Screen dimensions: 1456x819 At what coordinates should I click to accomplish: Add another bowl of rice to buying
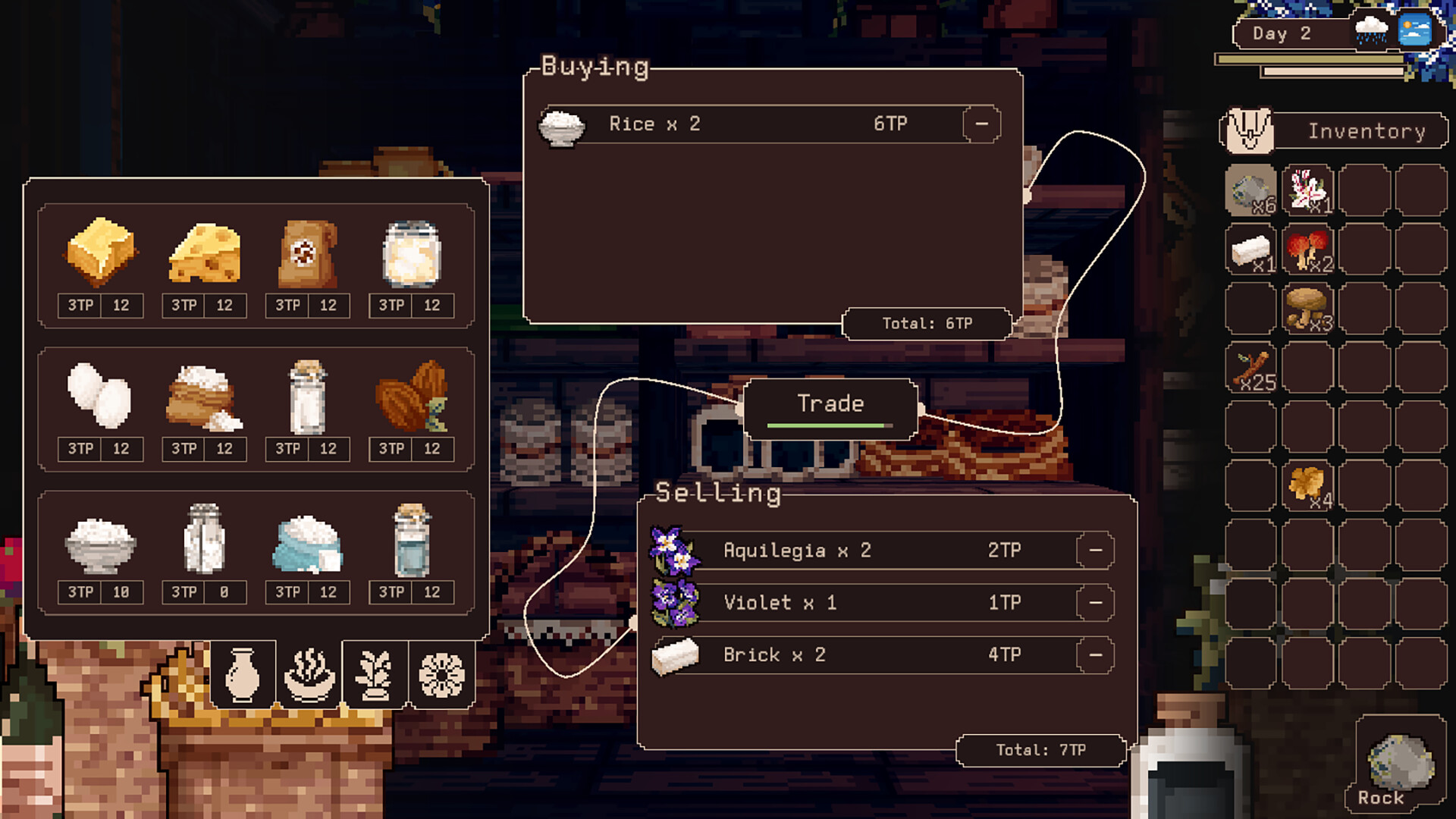tap(100, 540)
